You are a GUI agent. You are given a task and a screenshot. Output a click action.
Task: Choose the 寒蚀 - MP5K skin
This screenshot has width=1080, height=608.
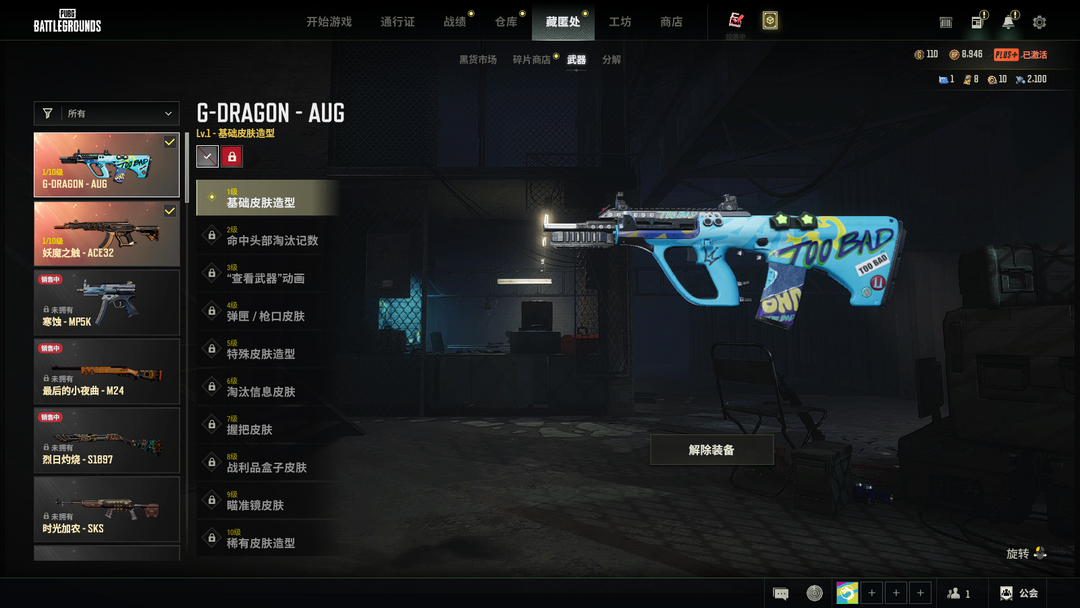(x=107, y=302)
